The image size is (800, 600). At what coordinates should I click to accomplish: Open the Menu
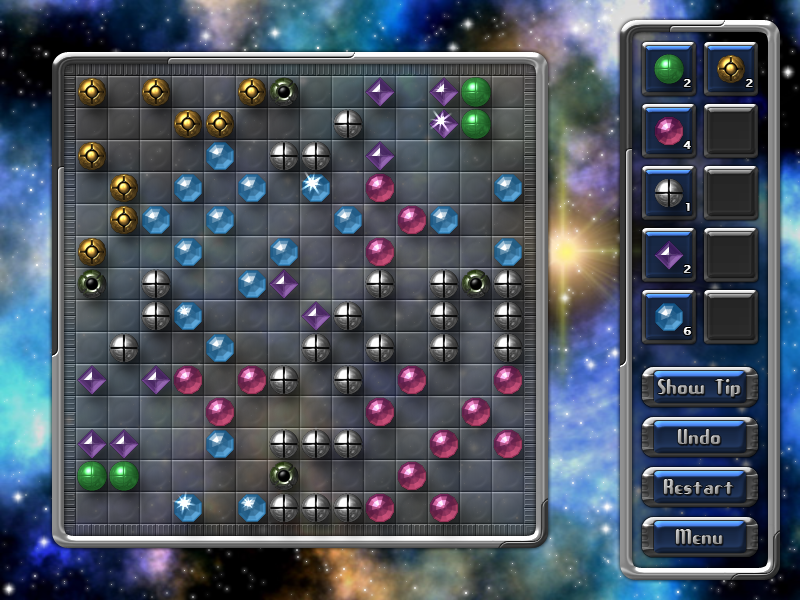tap(699, 537)
